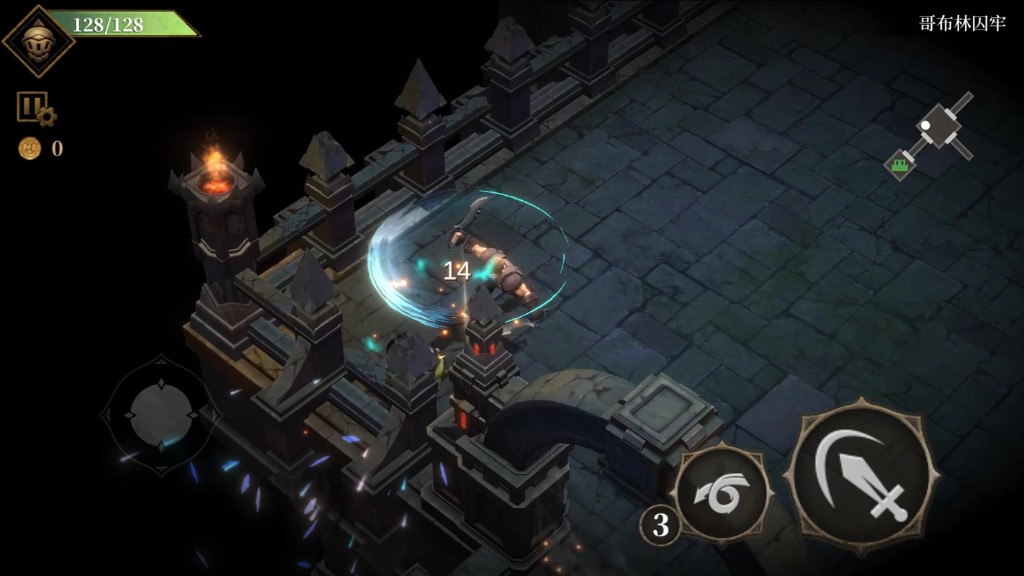This screenshot has width=1024, height=576.
Task: Tap the helmet character portrait
Action: [37, 41]
